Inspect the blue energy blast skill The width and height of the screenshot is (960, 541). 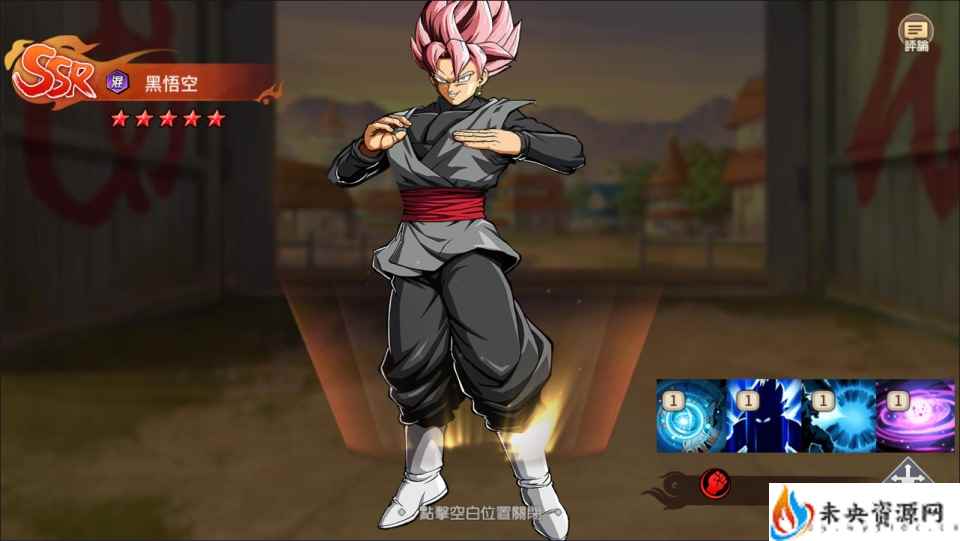[x=836, y=415]
